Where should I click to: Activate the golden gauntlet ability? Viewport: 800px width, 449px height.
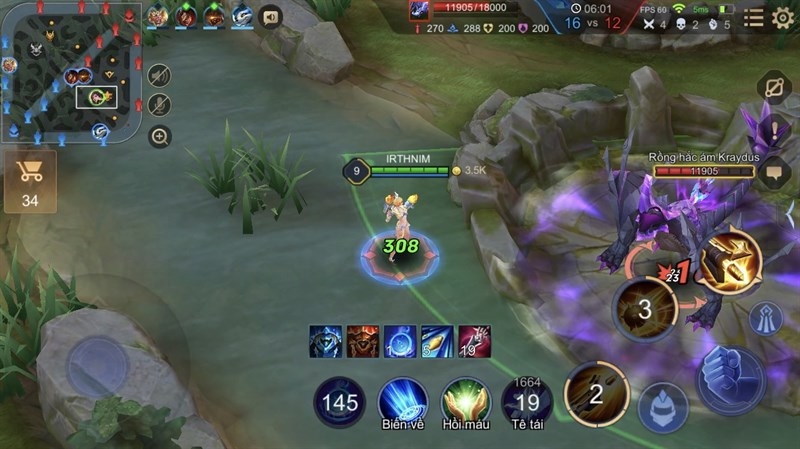coord(730,263)
